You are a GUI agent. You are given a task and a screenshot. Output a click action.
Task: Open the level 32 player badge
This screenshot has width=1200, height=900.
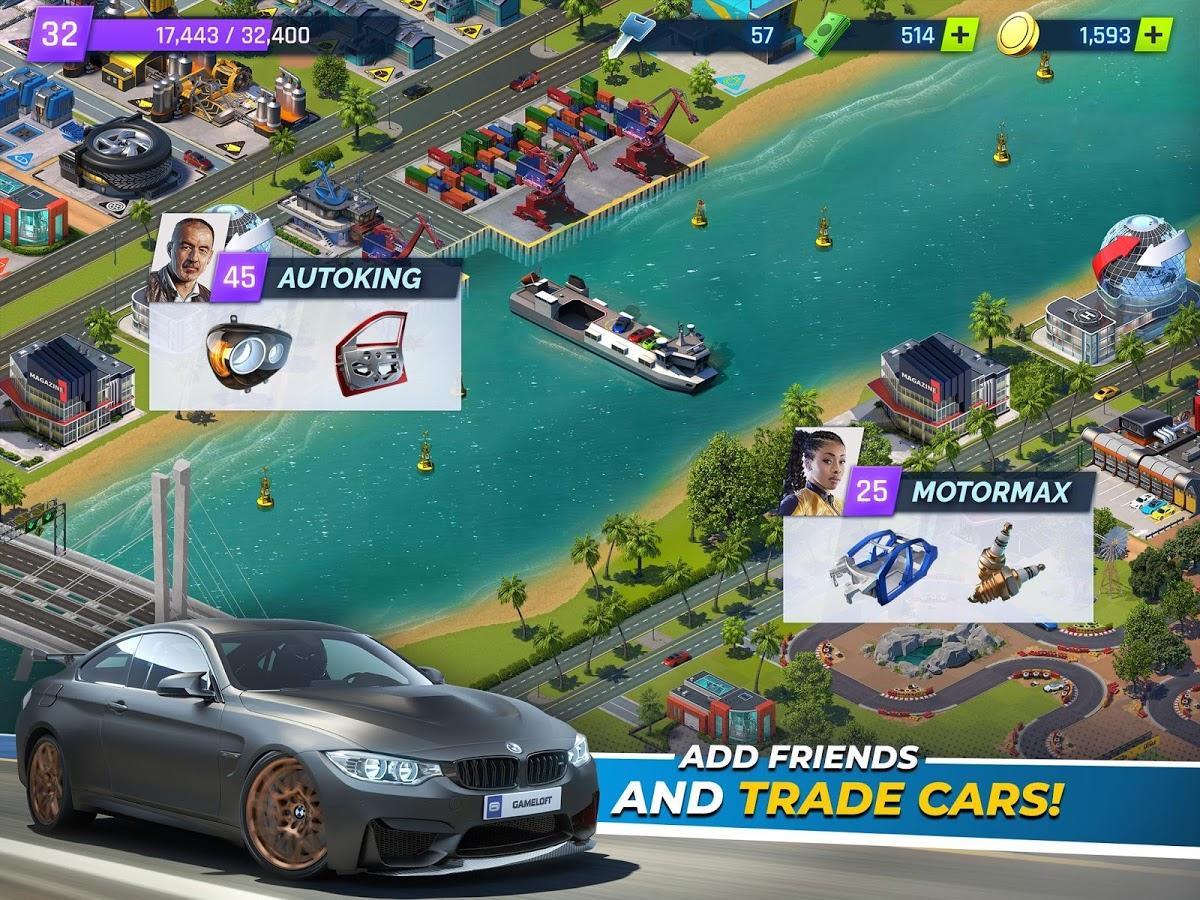[x=60, y=34]
